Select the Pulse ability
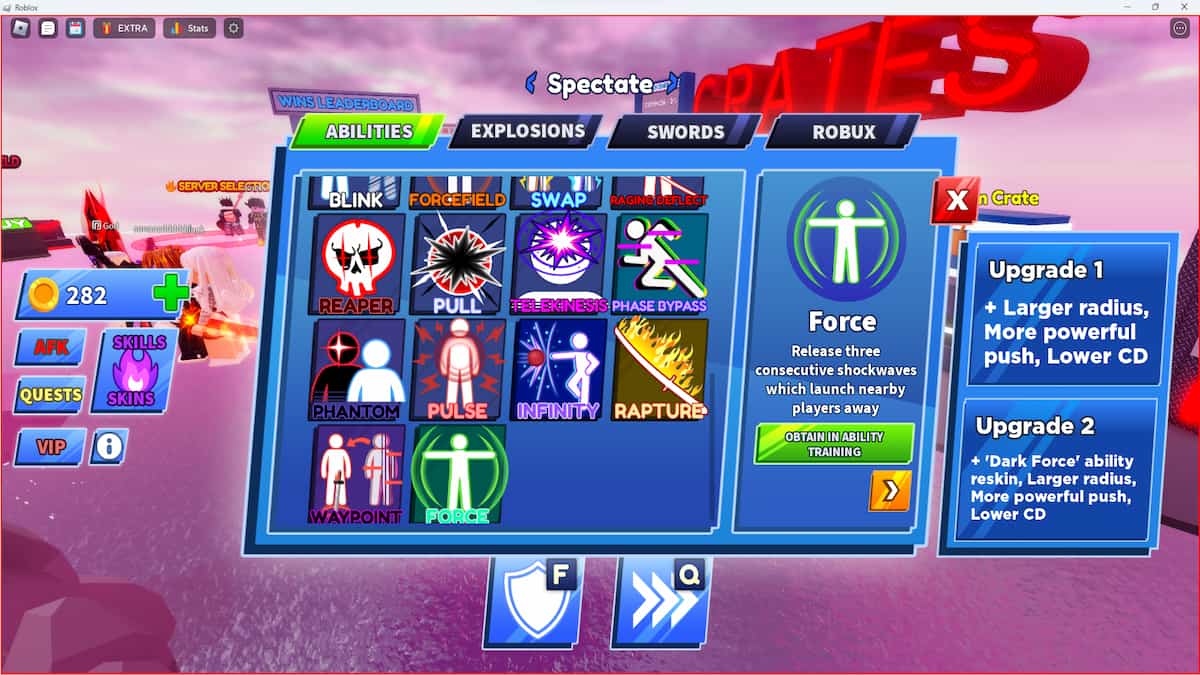 458,369
